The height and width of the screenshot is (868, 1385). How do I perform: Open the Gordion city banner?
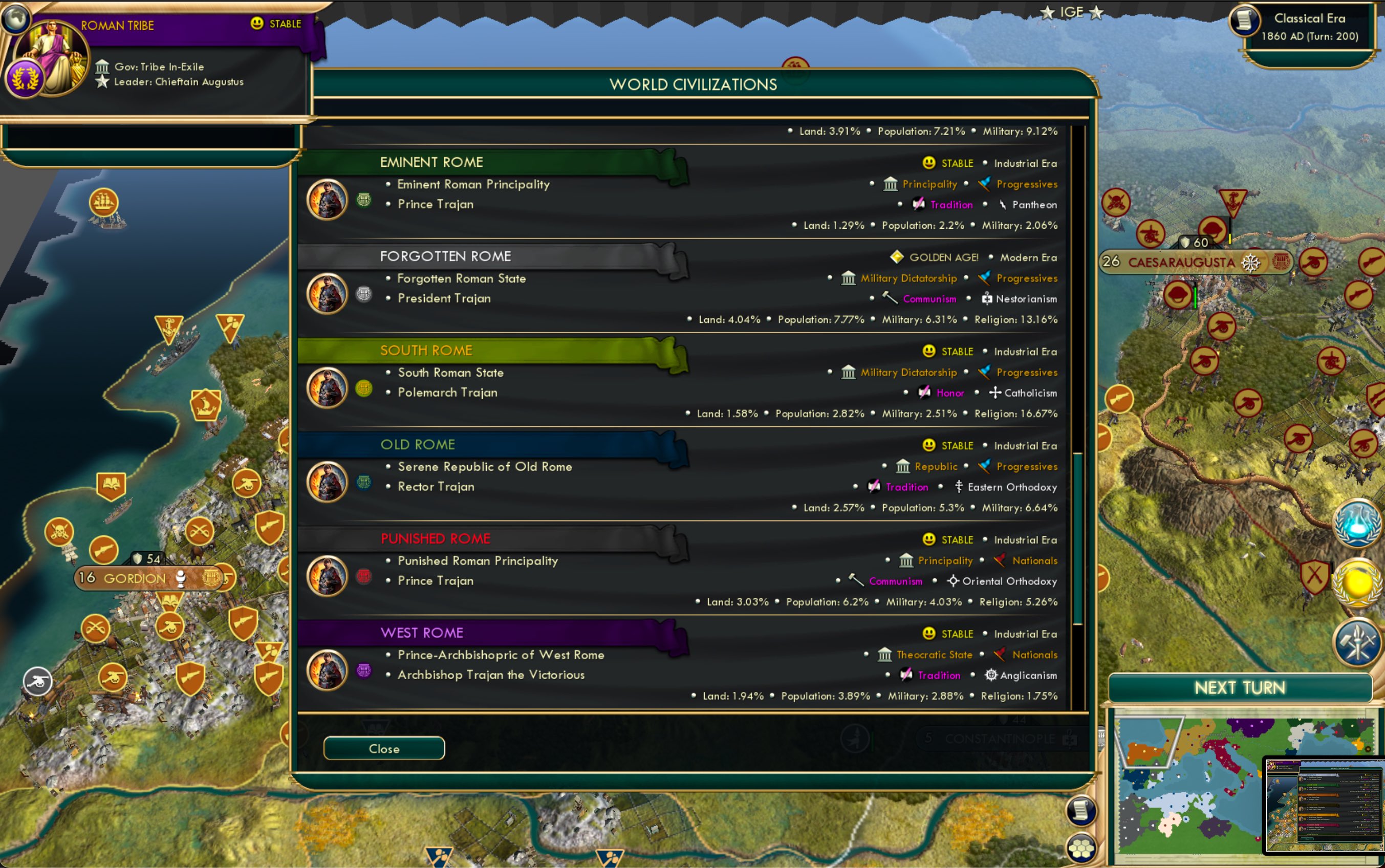(134, 578)
